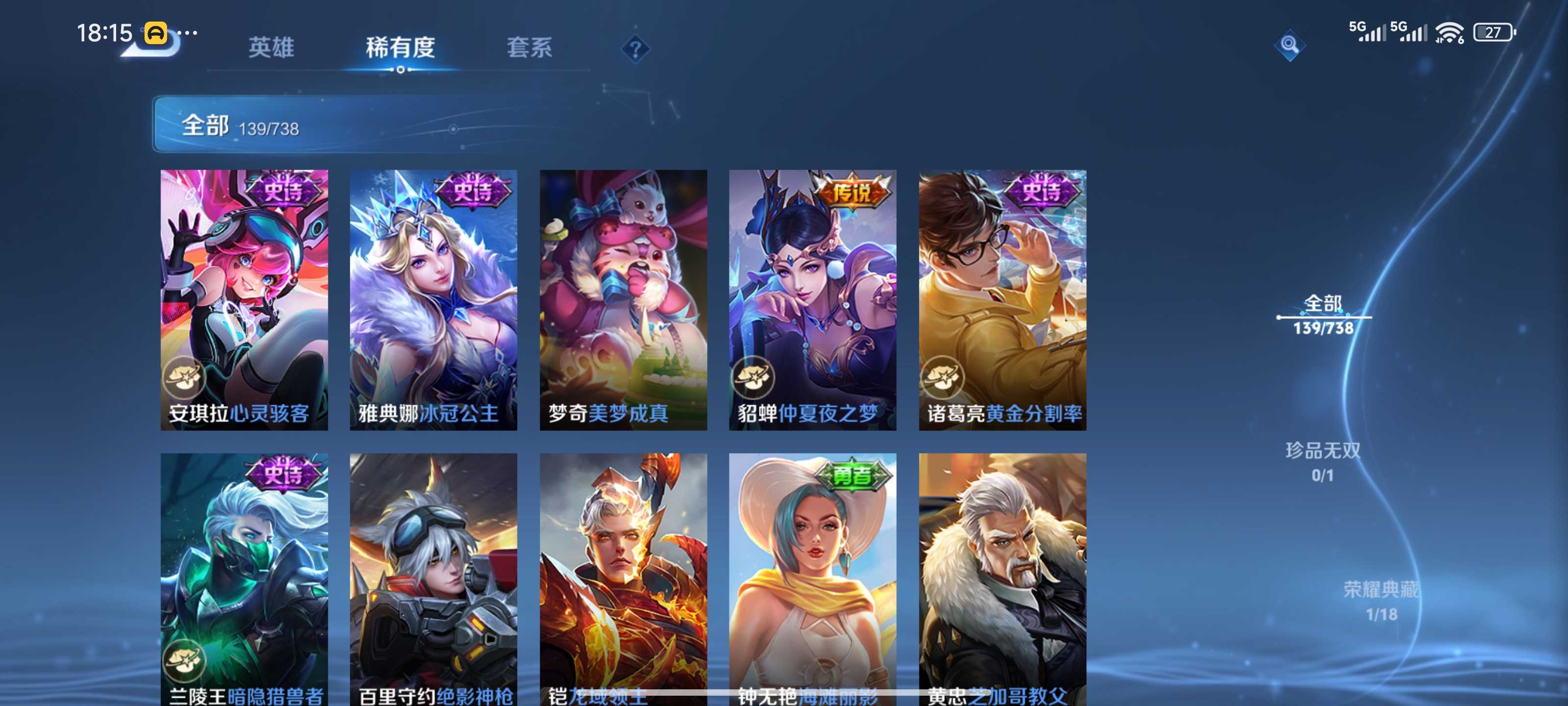Open 梦奇 美梦成真 skin card
Image resolution: width=1568 pixels, height=706 pixels.
(623, 300)
